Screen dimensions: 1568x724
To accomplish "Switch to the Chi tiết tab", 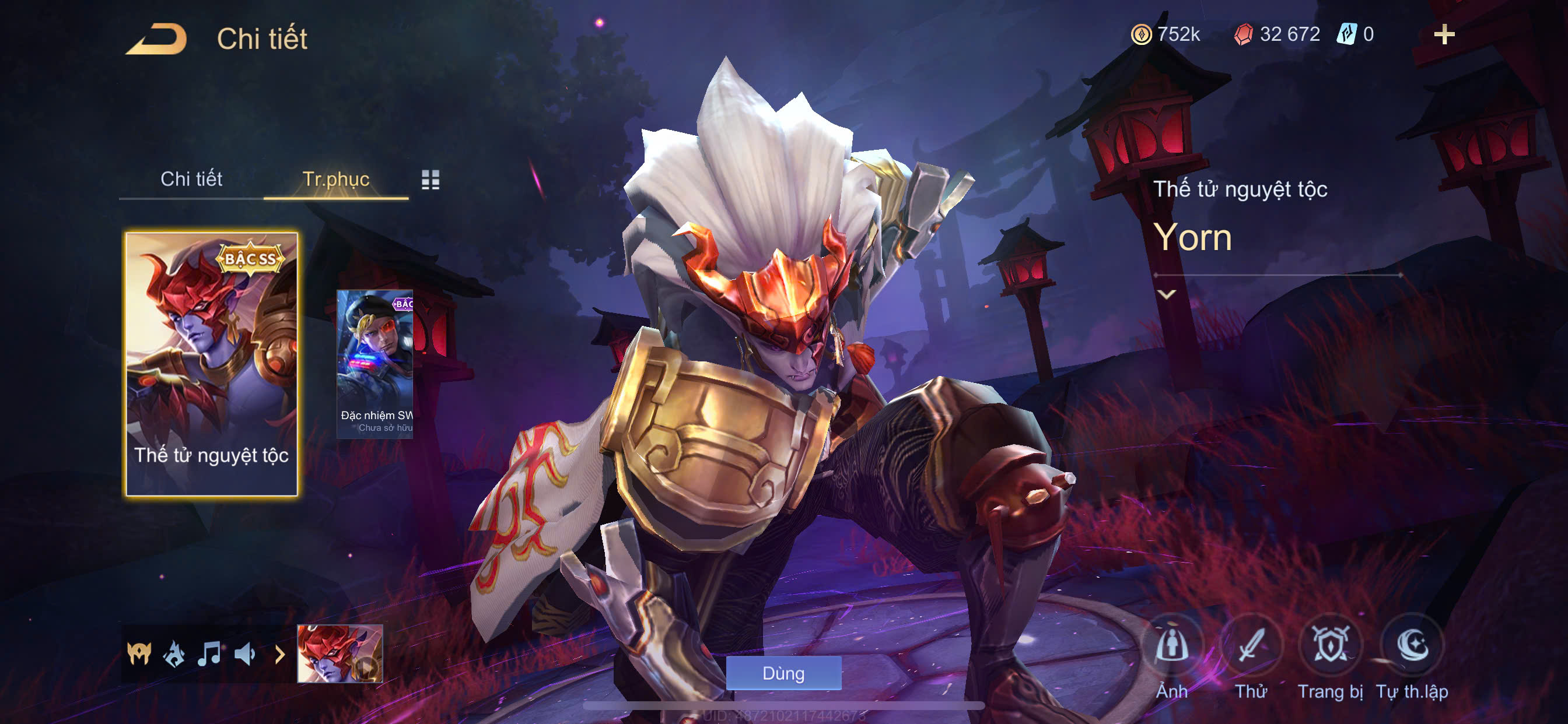I will coord(191,179).
